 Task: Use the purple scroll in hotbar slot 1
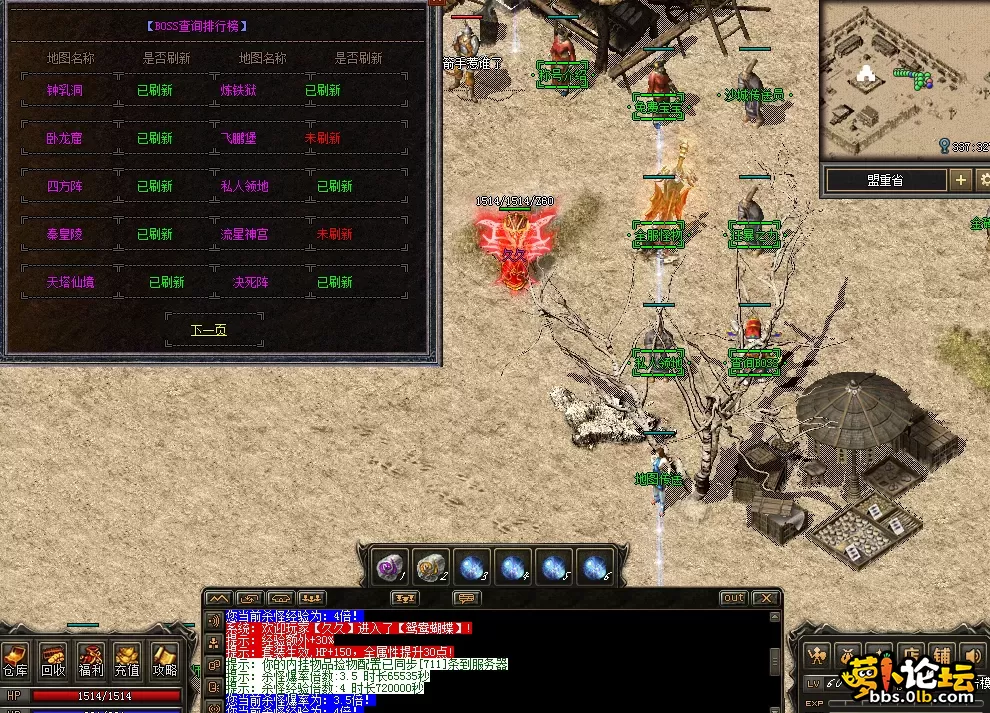click(387, 567)
